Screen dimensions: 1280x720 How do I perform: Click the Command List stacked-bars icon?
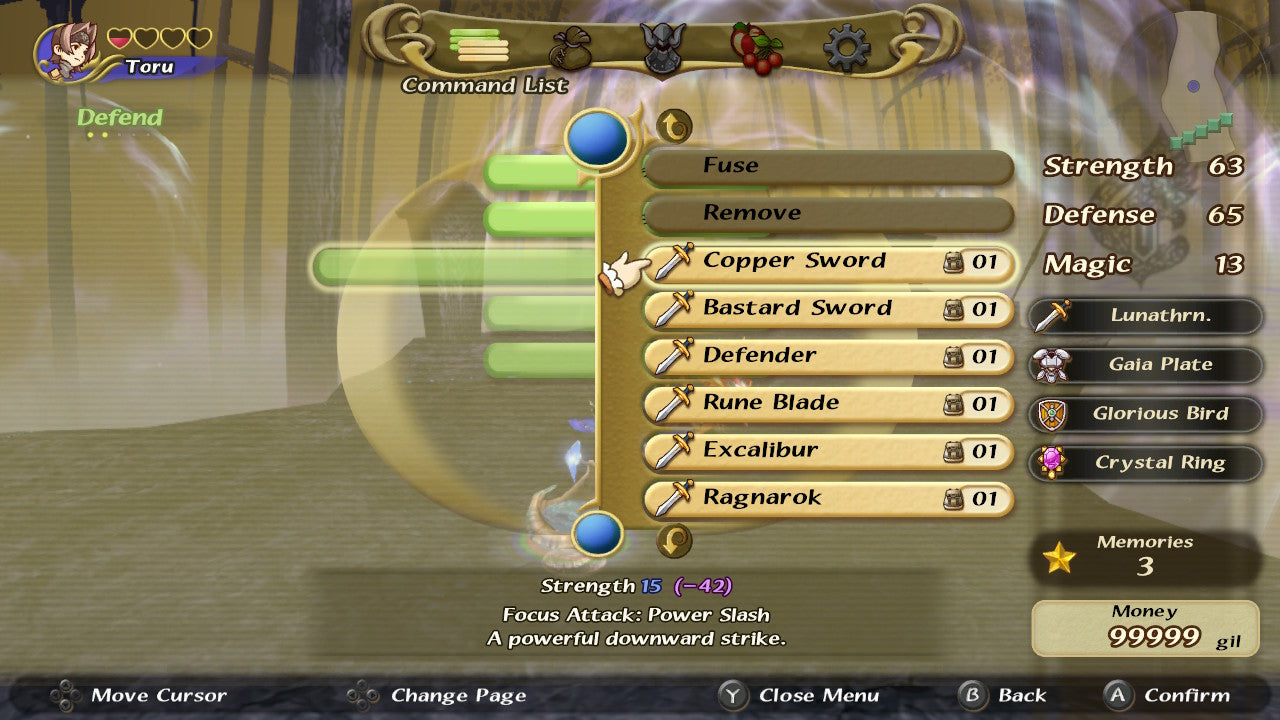click(x=480, y=48)
